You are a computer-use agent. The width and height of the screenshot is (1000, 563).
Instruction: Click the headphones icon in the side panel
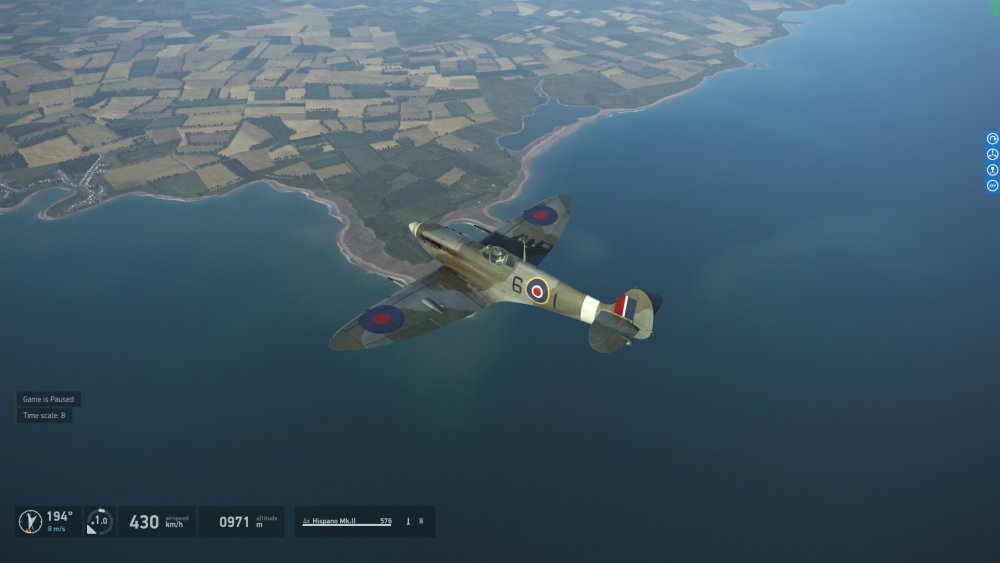(993, 138)
